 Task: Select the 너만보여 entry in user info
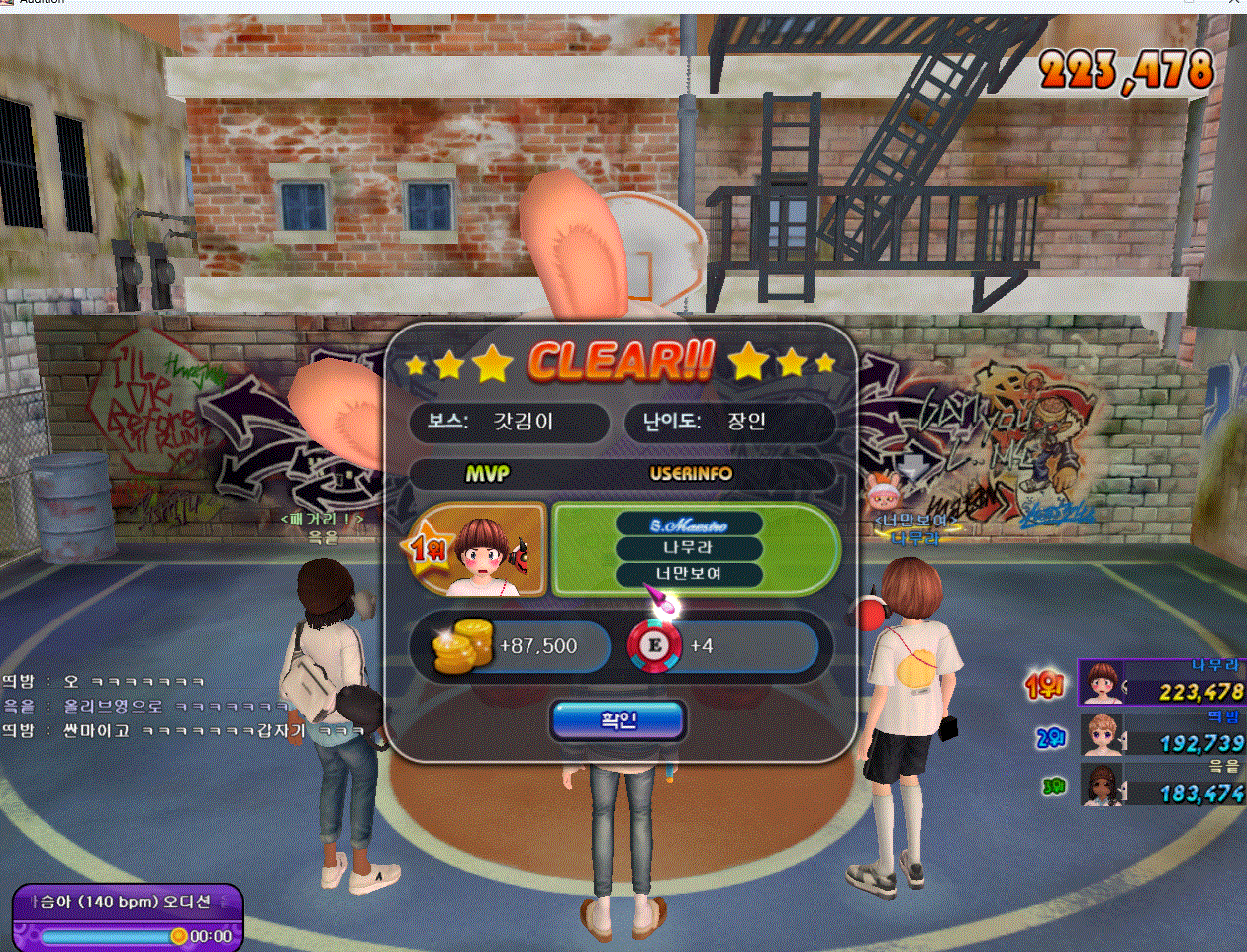click(688, 574)
